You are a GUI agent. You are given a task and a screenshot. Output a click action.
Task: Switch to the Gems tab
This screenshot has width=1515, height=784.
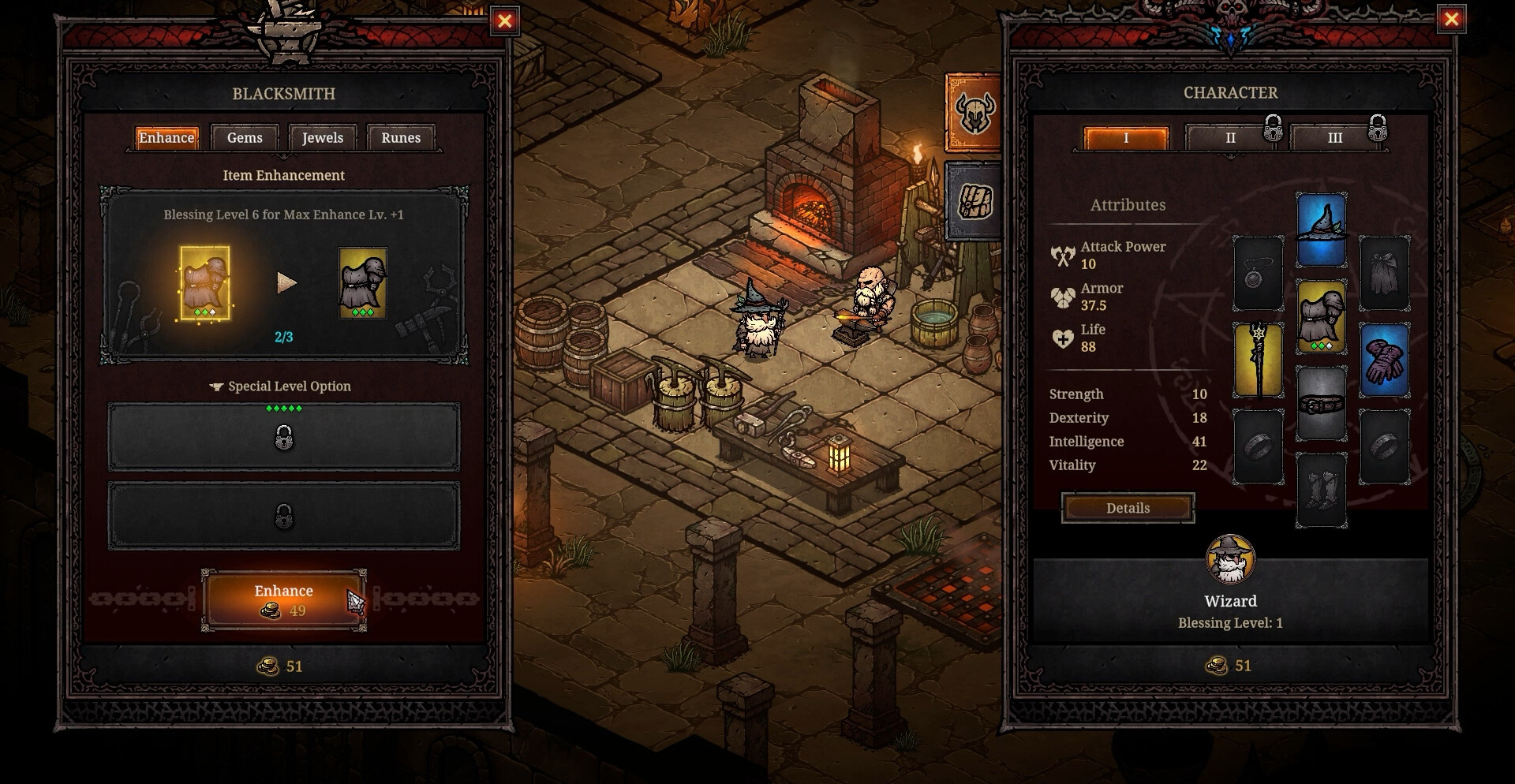coord(245,138)
